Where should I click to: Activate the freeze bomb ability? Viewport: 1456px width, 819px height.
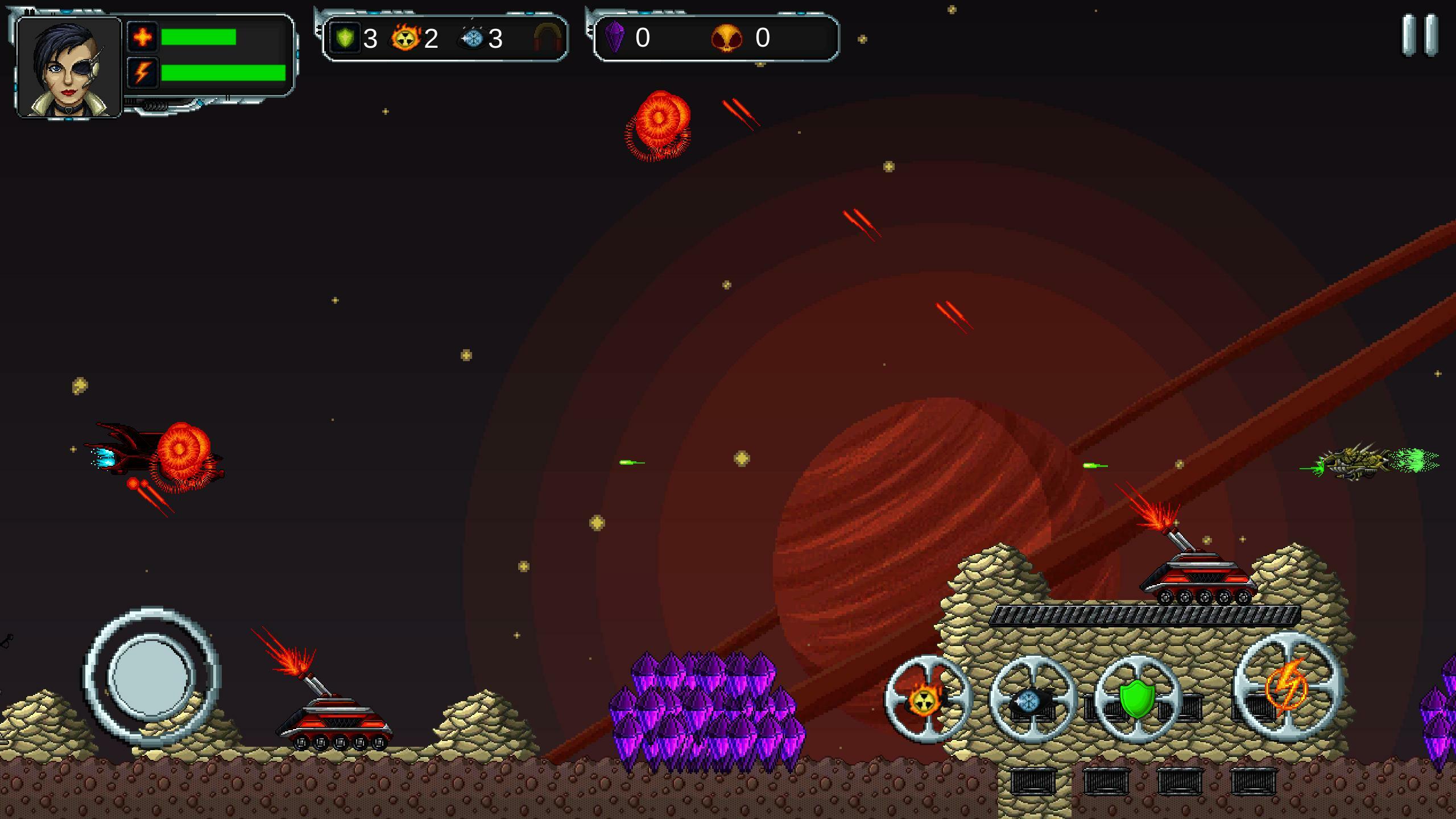[x=1033, y=699]
